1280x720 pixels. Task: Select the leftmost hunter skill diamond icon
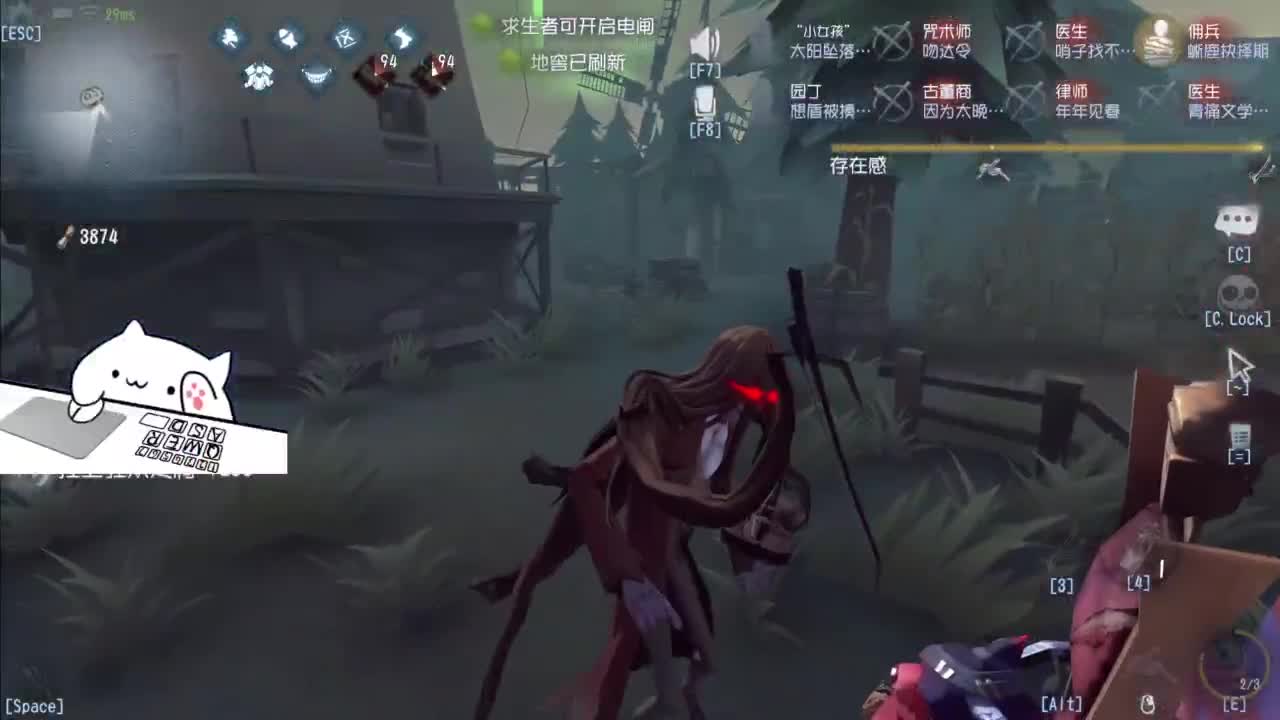pyautogui.click(x=231, y=38)
